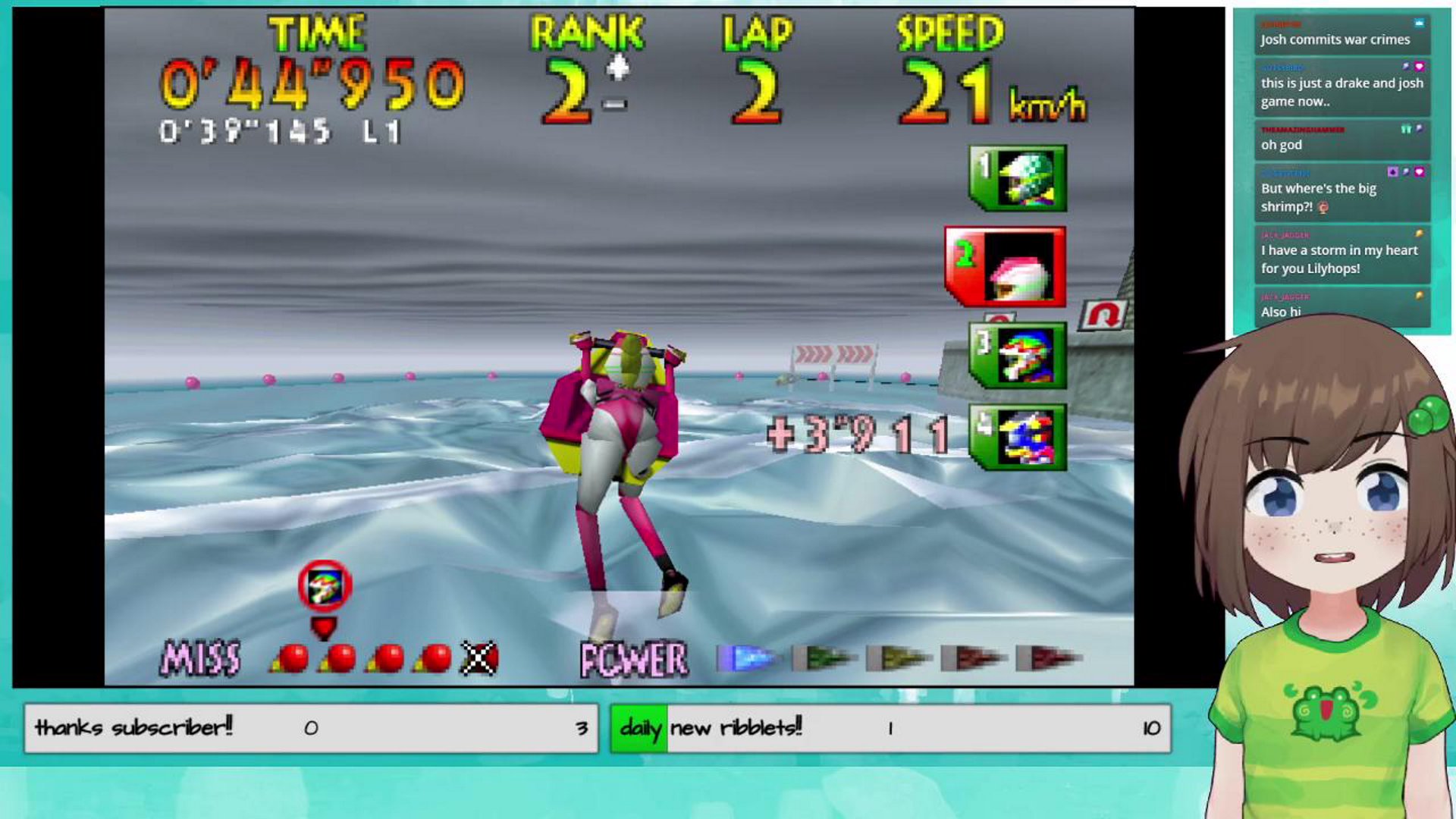Click the green 'daily' toggle label
1456x819 pixels.
(639, 726)
